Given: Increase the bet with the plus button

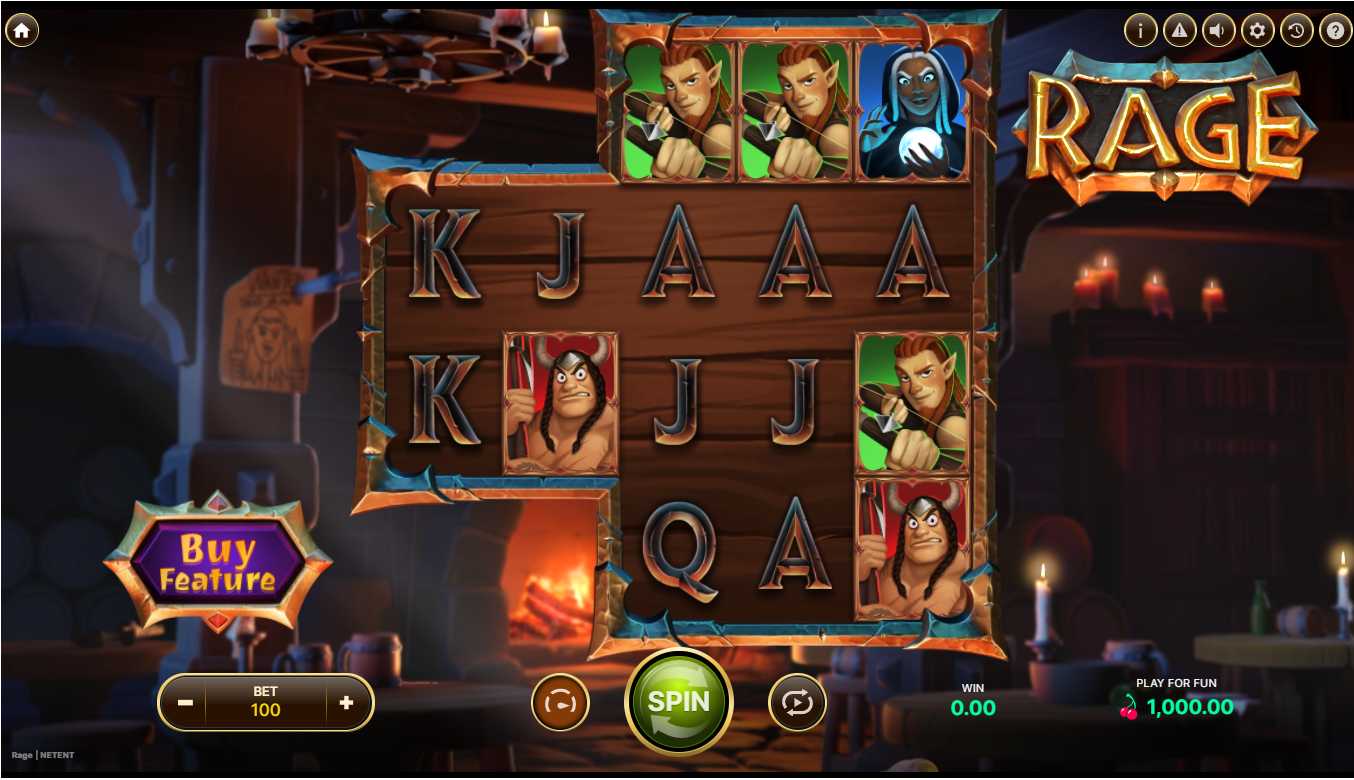Looking at the screenshot, I should coord(346,702).
